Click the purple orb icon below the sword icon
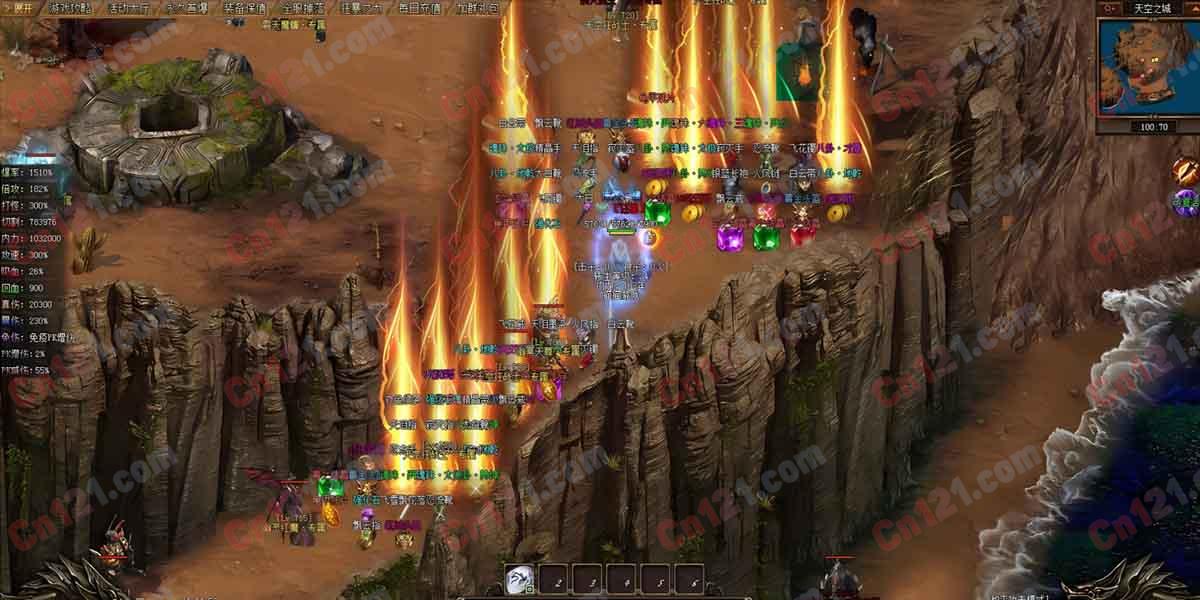 coord(1185,203)
